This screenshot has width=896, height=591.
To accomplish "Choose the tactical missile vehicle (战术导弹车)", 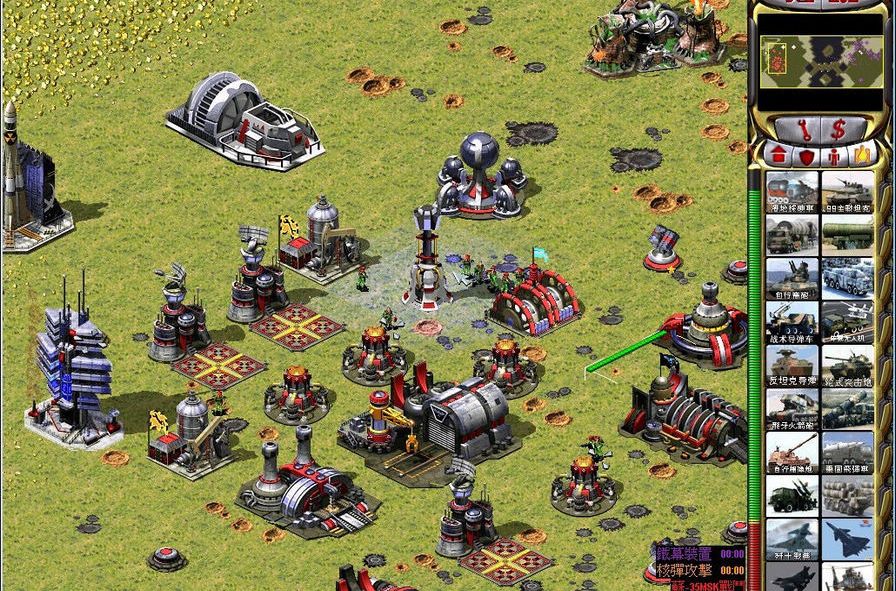I will (792, 321).
